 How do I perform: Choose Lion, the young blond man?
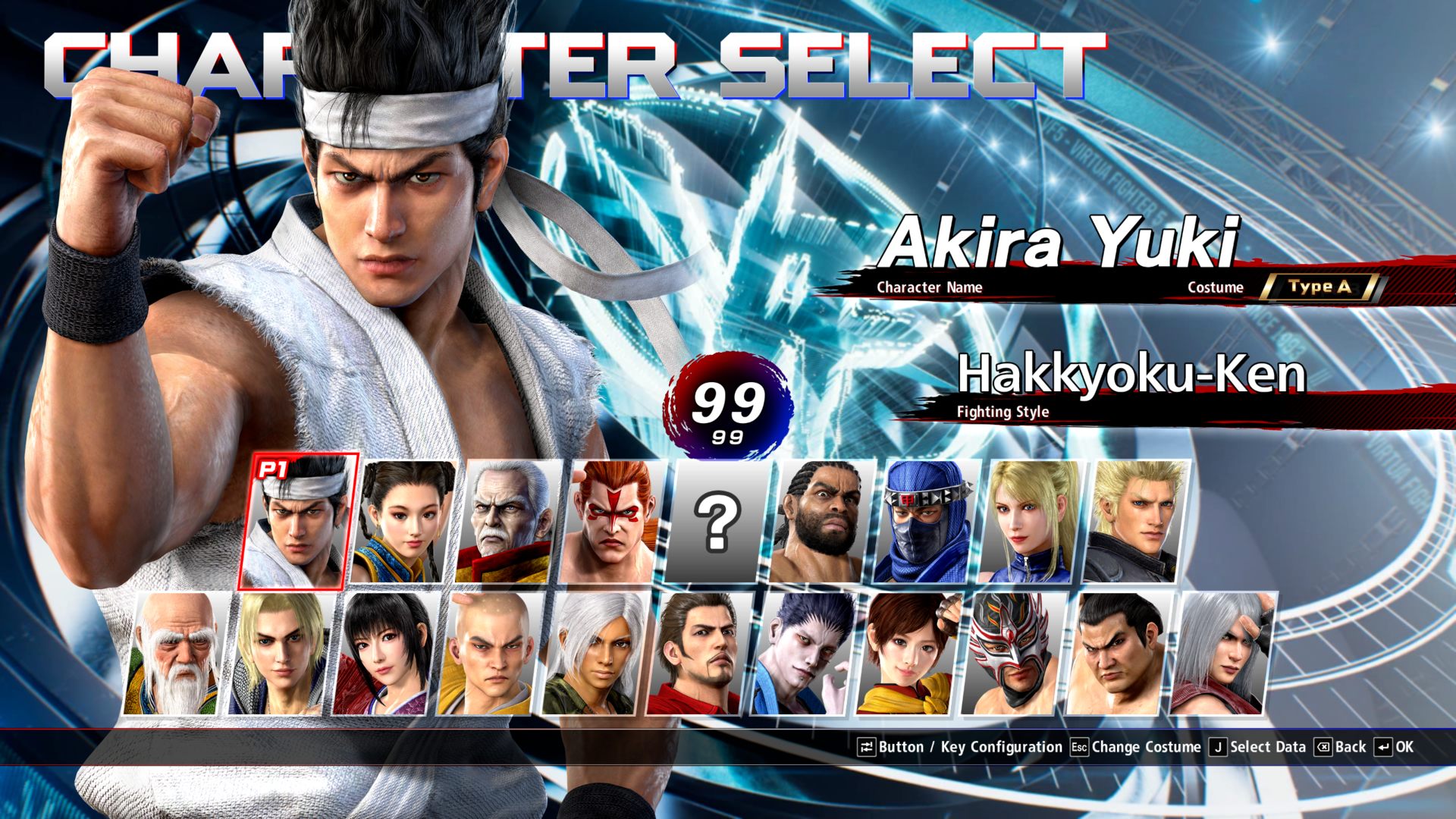coord(281,654)
